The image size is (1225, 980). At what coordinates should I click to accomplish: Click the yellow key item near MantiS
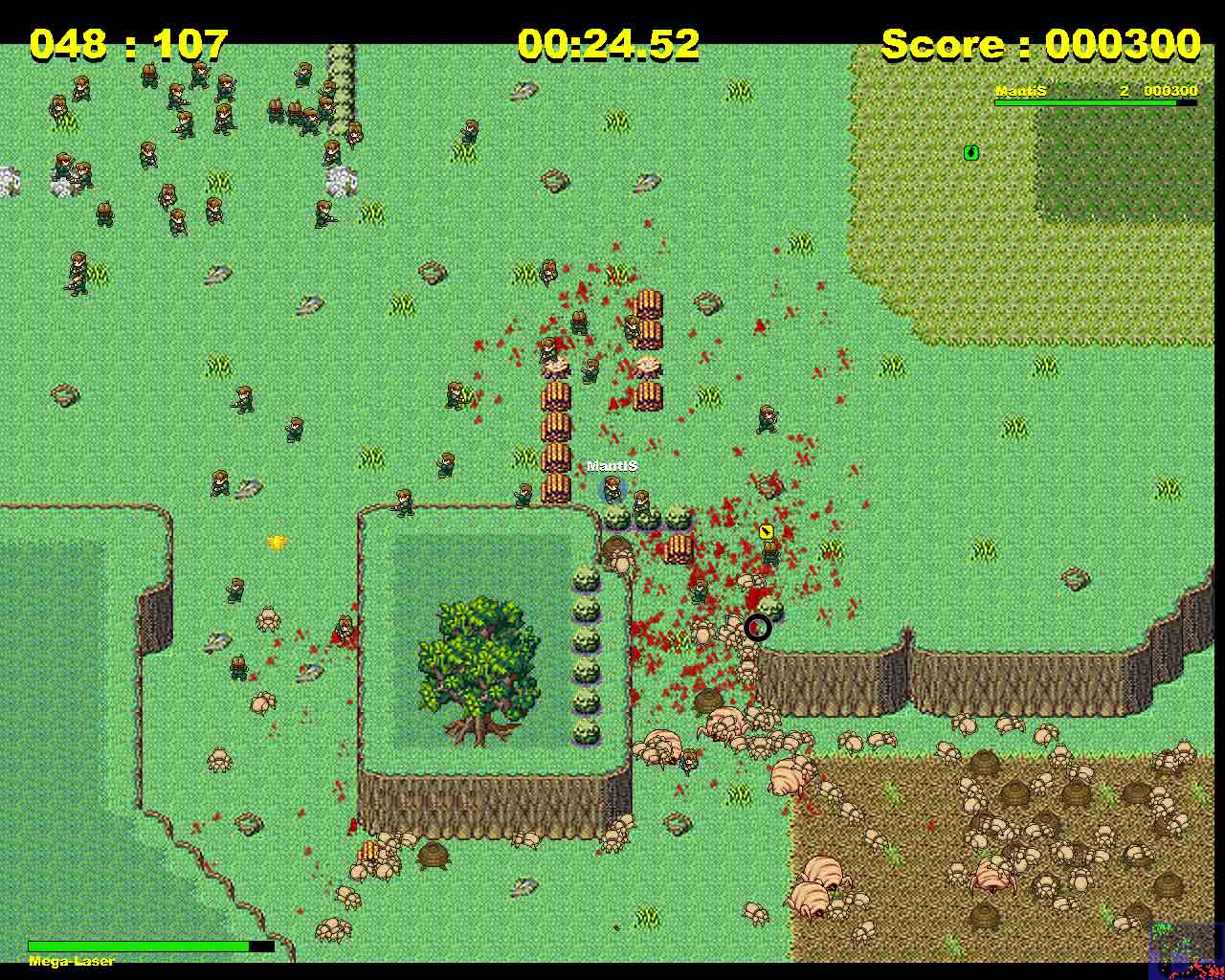[x=766, y=532]
